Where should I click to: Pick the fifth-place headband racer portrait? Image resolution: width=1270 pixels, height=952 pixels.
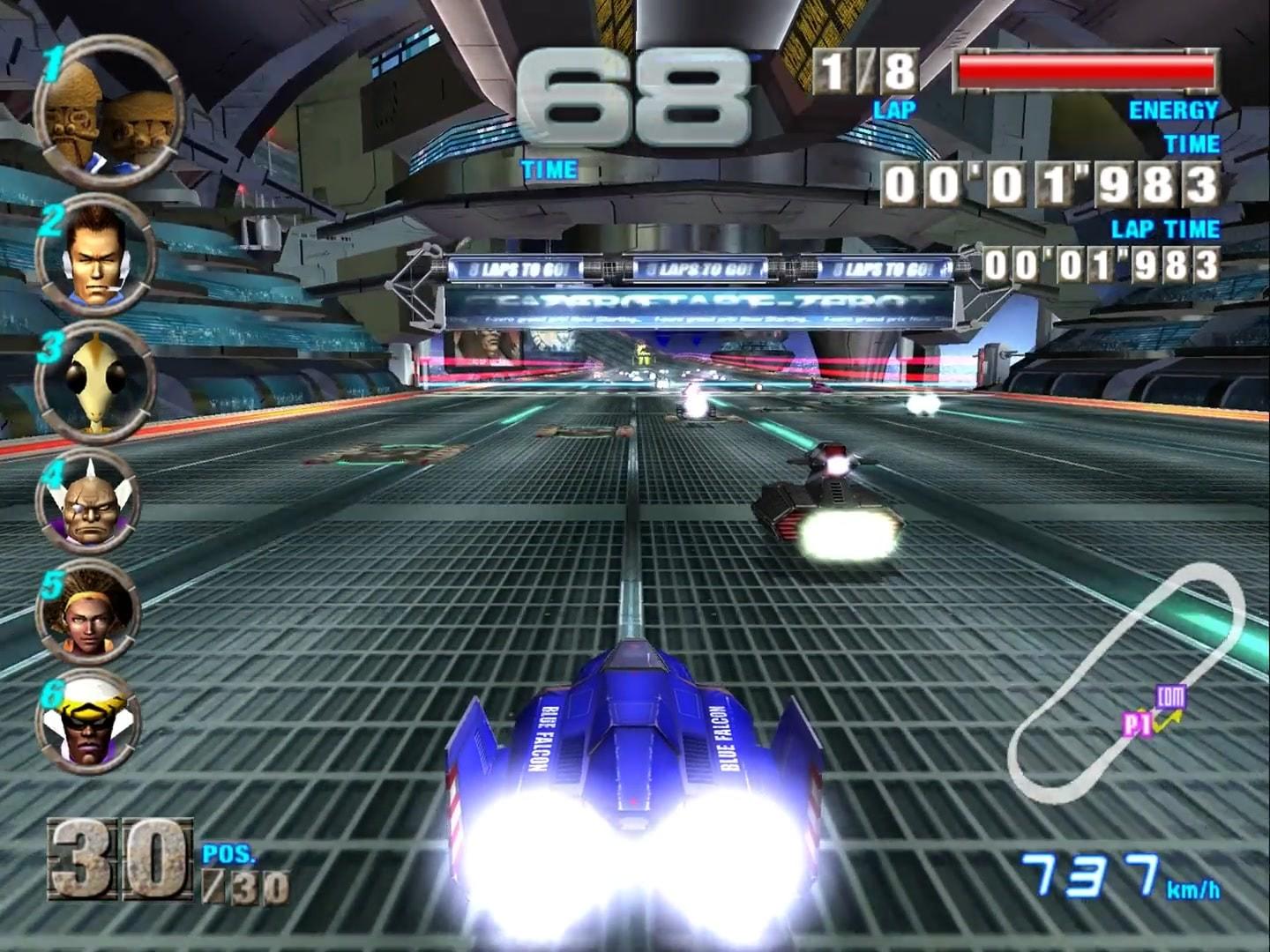point(87,612)
